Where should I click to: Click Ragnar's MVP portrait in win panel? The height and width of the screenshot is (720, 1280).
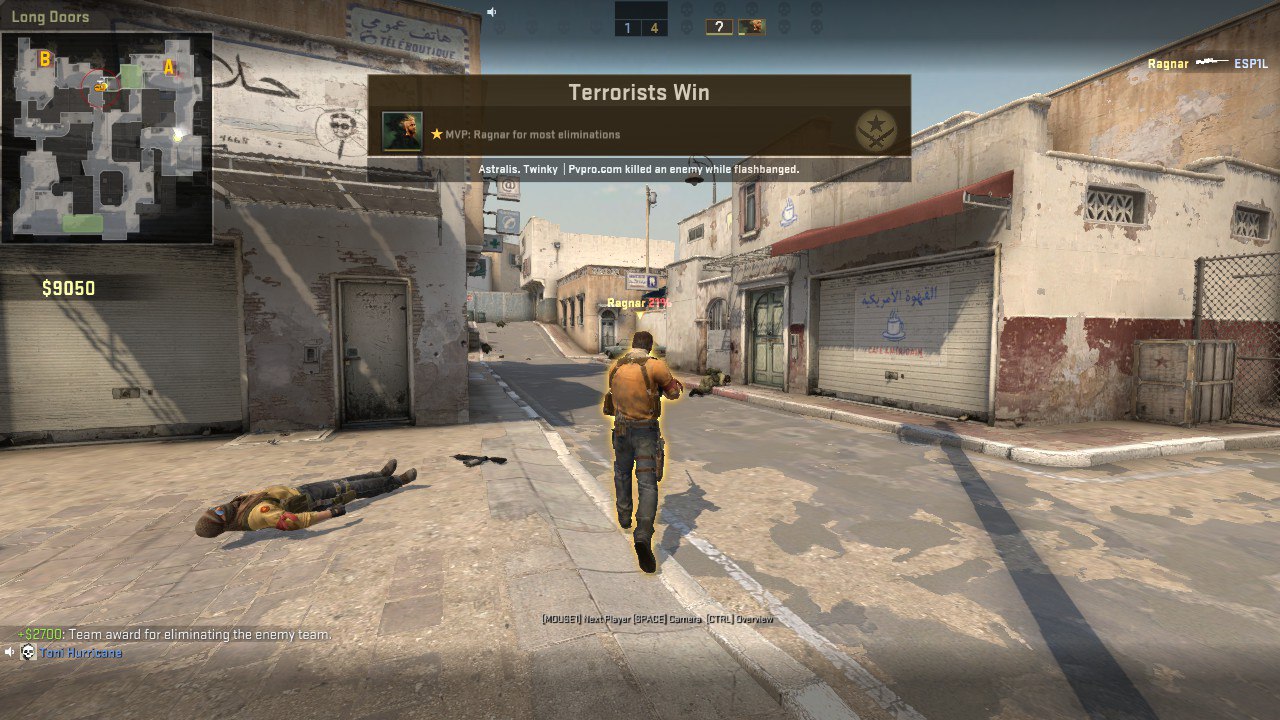tap(402, 132)
